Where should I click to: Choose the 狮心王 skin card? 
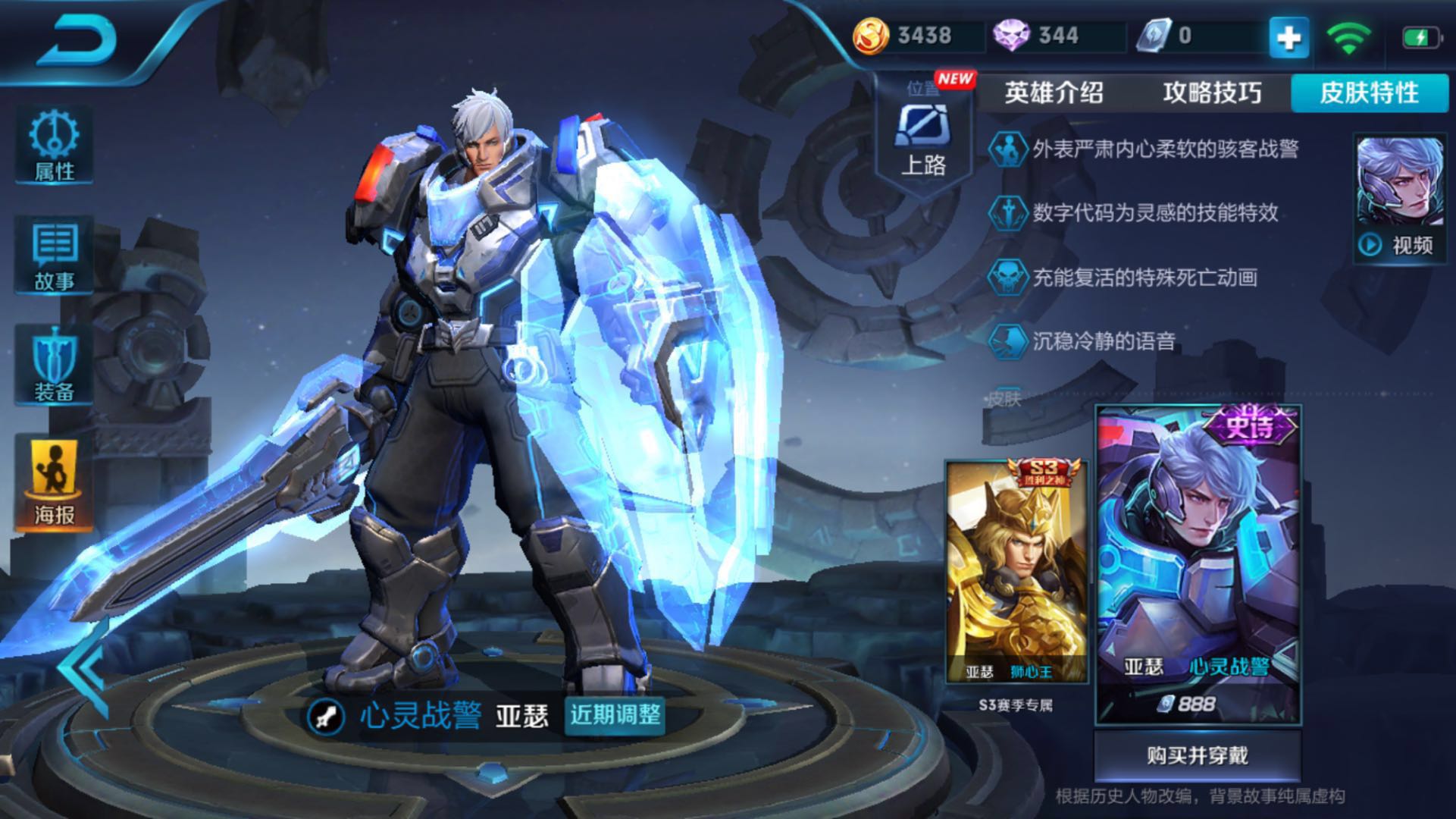(x=1016, y=573)
